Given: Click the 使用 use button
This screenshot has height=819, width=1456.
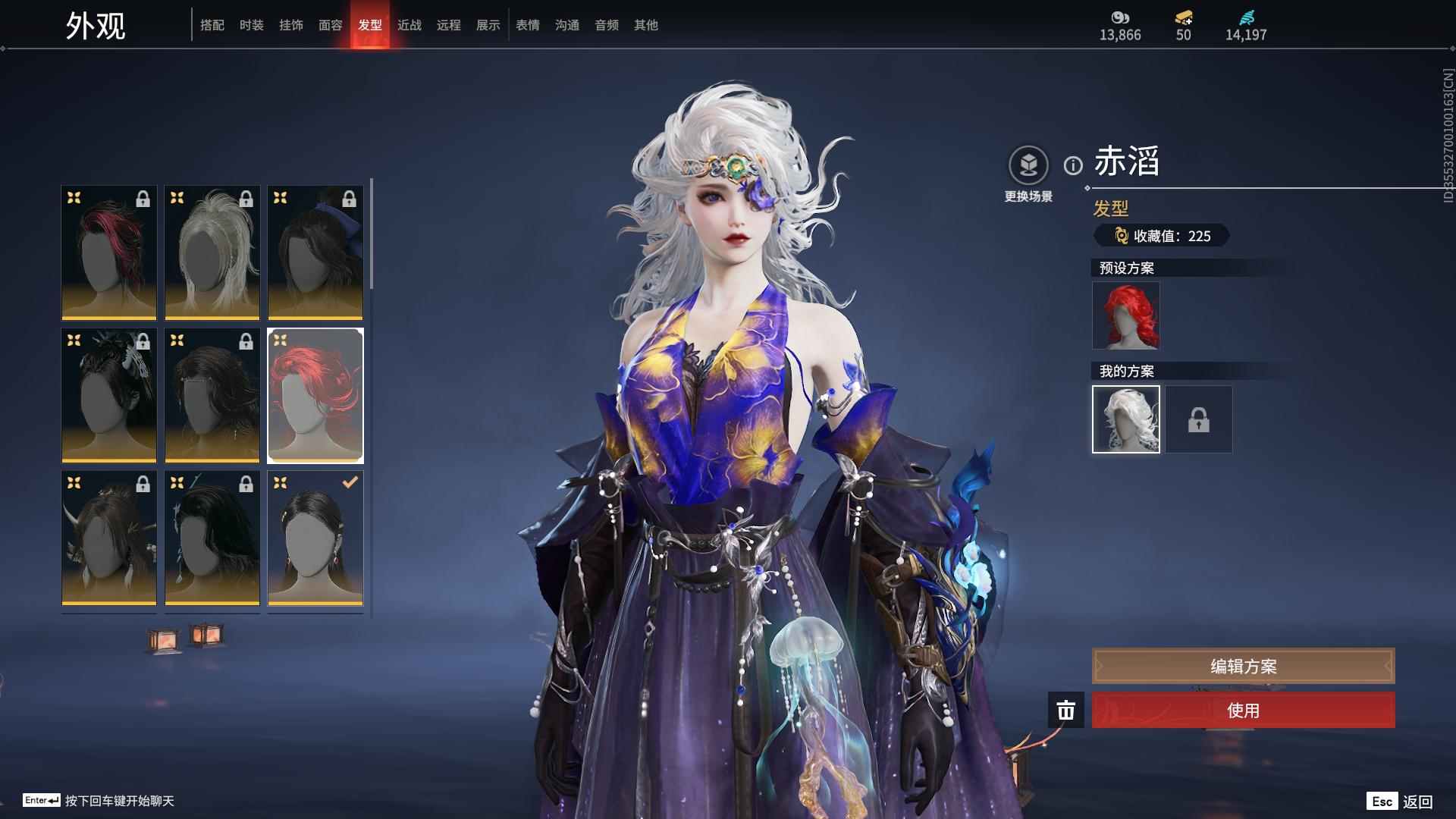Looking at the screenshot, I should point(1243,711).
